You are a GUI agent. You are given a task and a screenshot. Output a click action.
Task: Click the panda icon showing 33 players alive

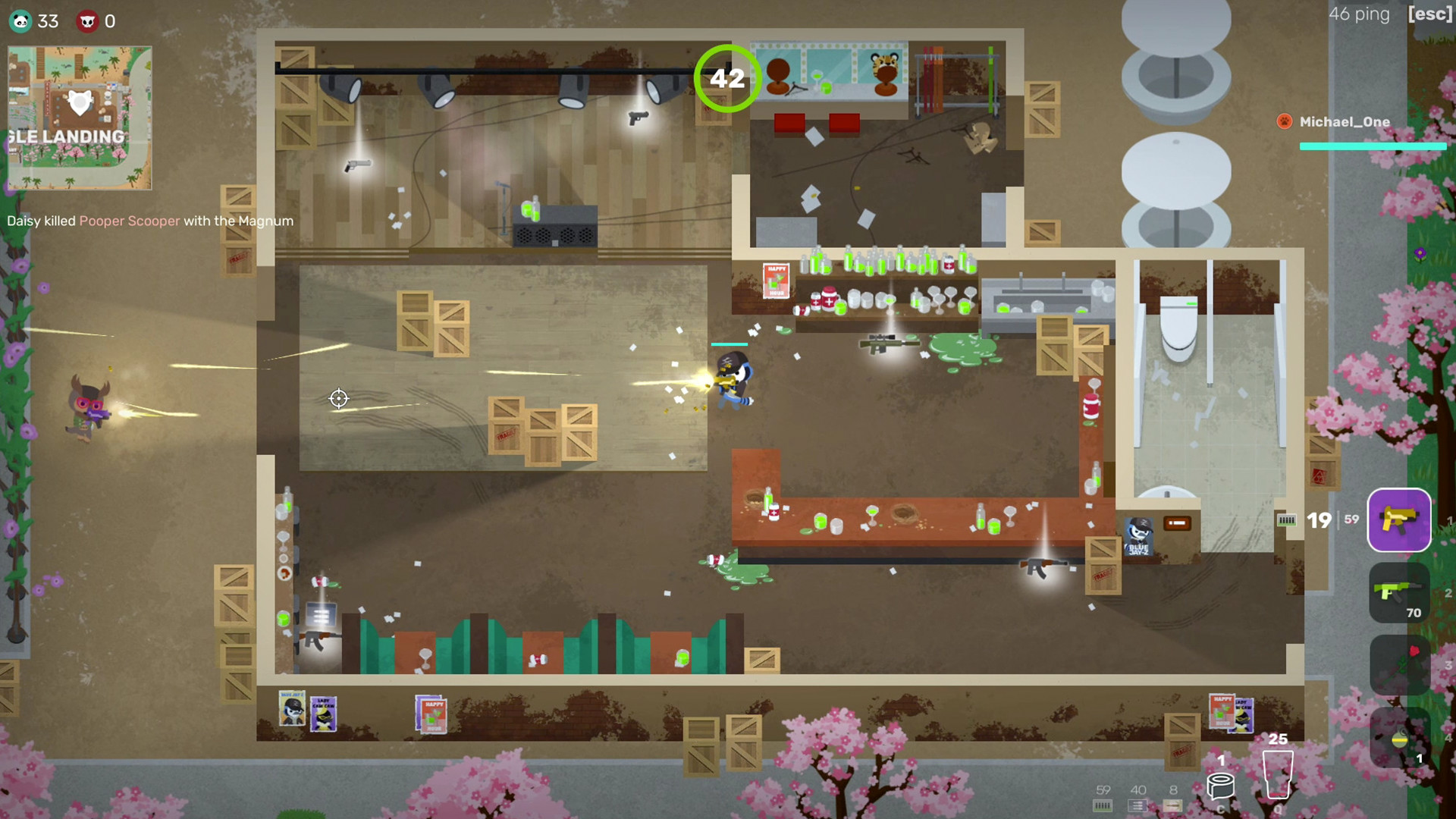click(x=20, y=21)
